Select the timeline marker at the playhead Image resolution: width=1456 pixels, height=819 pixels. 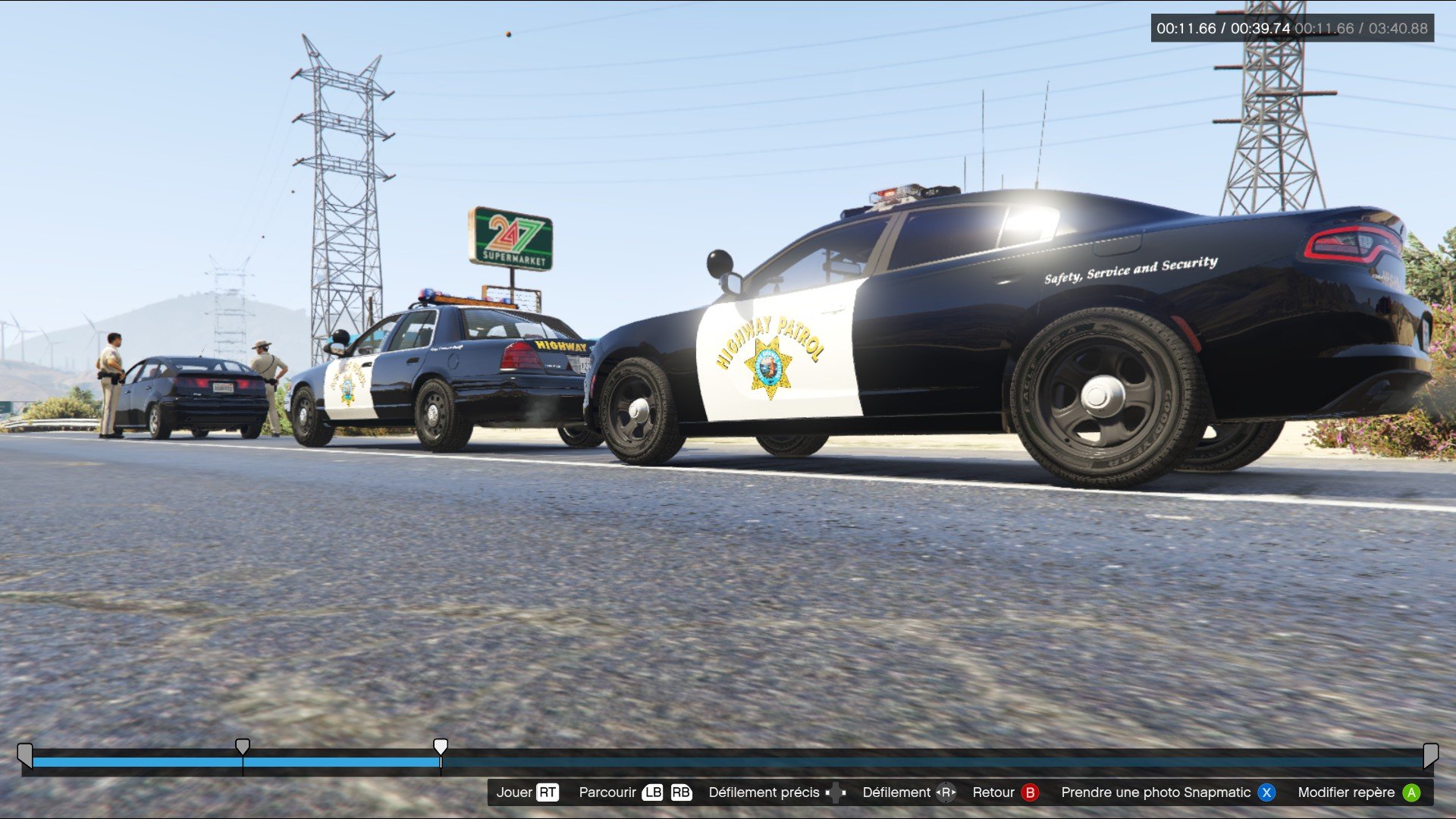[441, 747]
